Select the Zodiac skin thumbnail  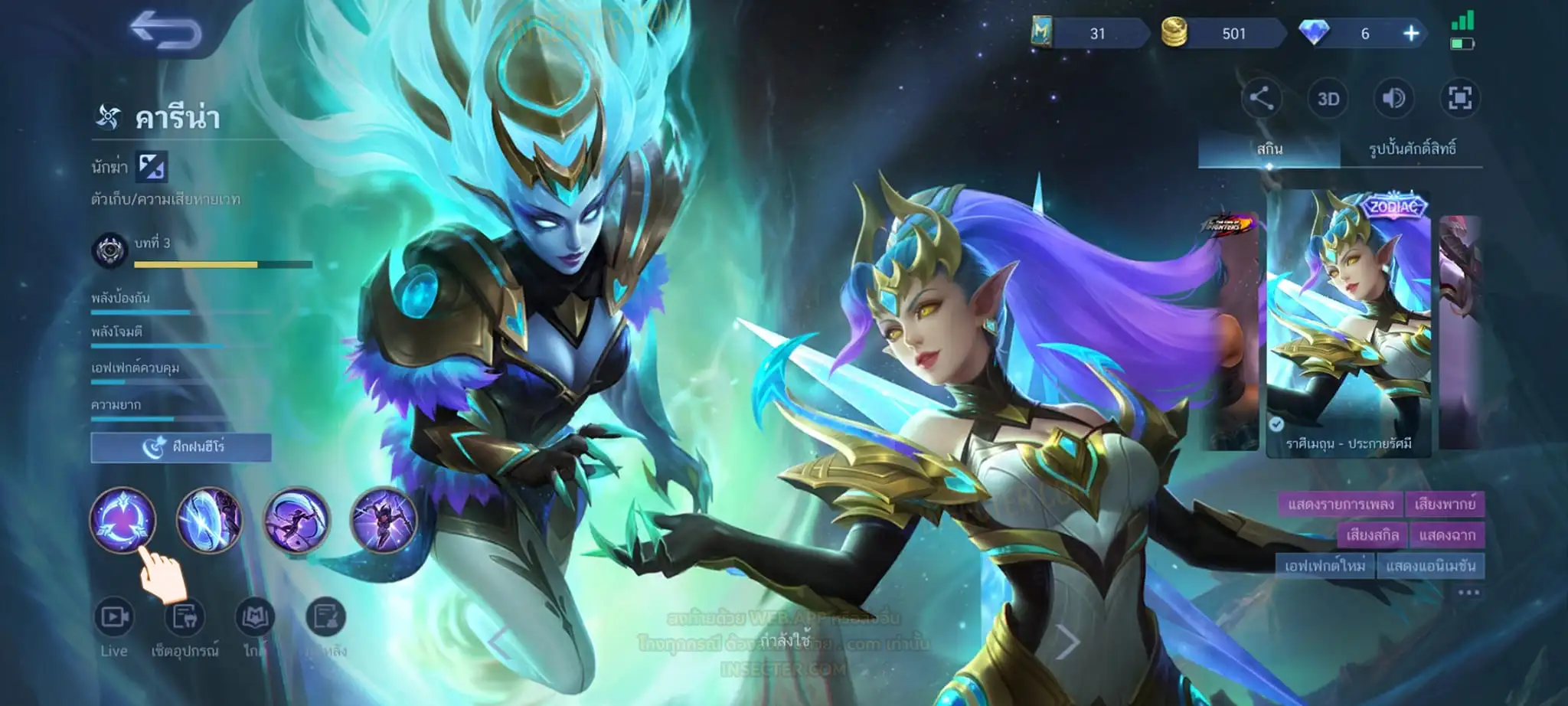[x=1348, y=322]
